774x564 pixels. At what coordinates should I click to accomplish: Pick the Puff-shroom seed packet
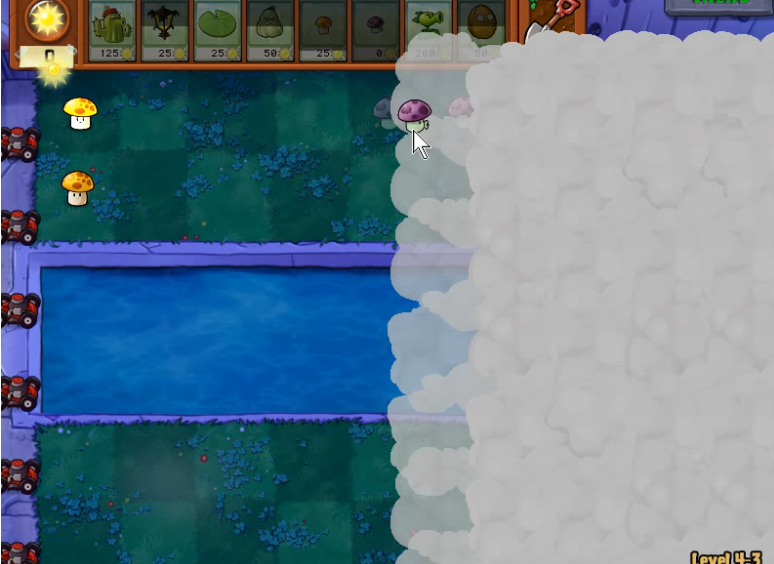376,30
